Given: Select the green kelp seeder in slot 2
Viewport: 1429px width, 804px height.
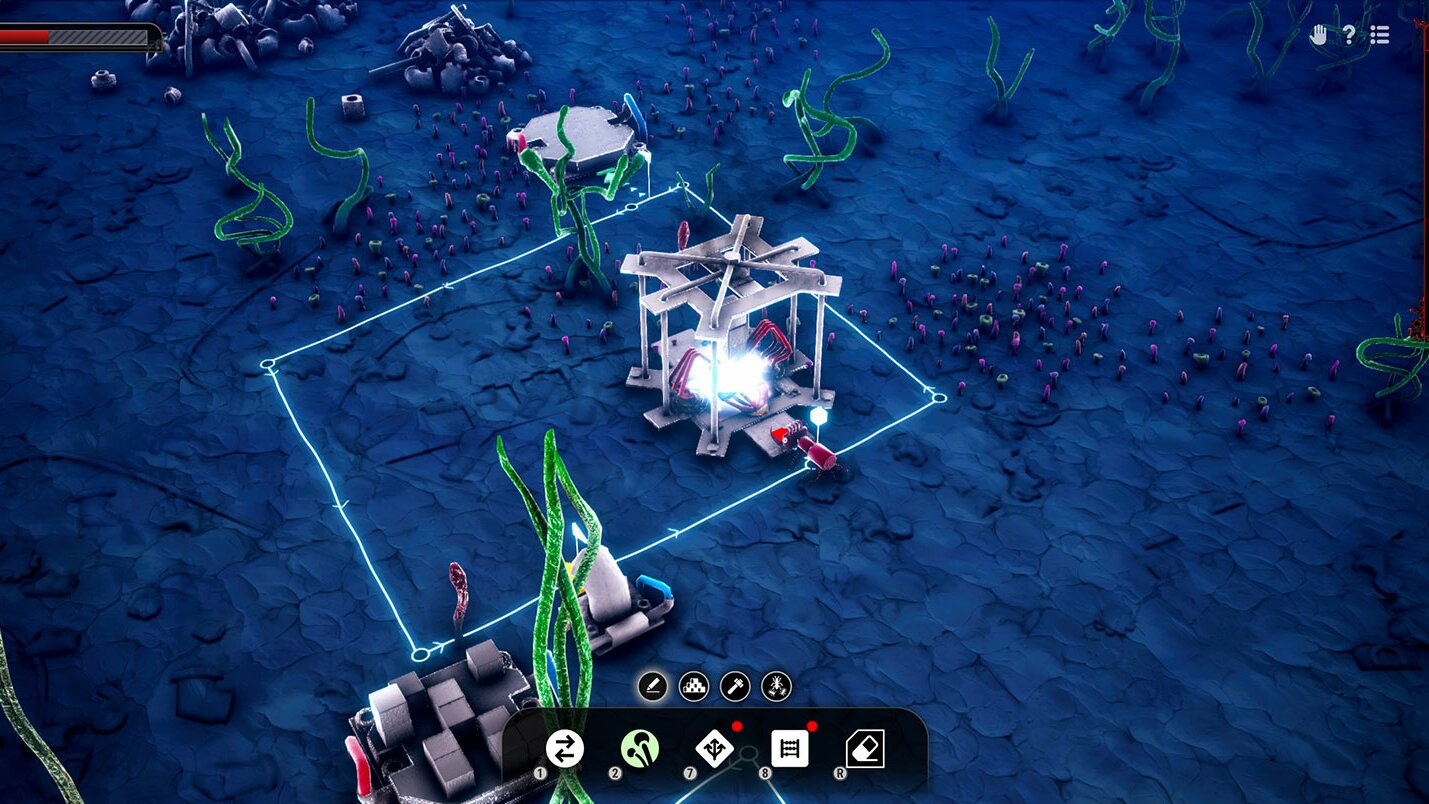Looking at the screenshot, I should coord(640,746).
